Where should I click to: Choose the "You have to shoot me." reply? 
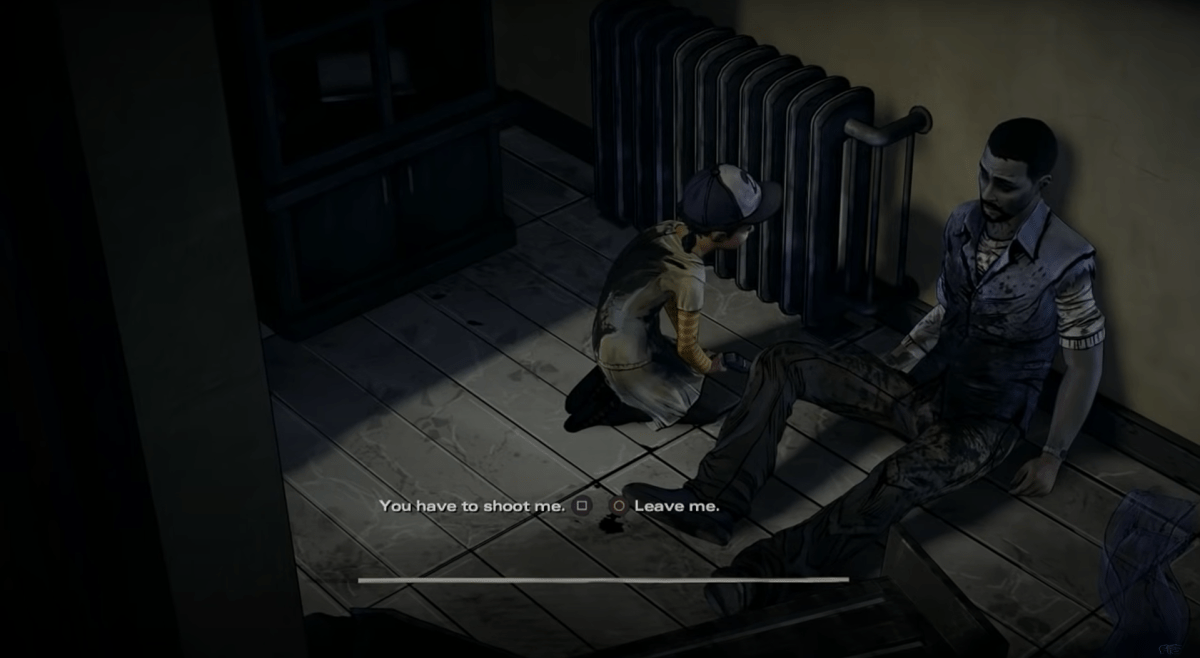pyautogui.click(x=472, y=506)
